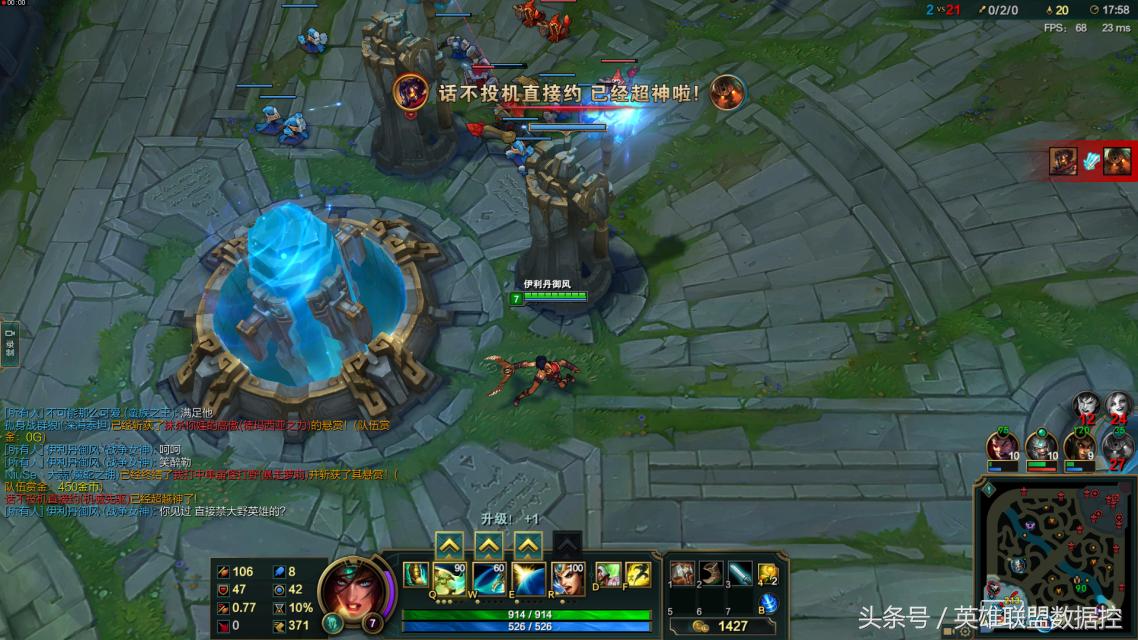Expand the small tab on the left screen edge
This screenshot has width=1138, height=640.
pyautogui.click(x=9, y=341)
